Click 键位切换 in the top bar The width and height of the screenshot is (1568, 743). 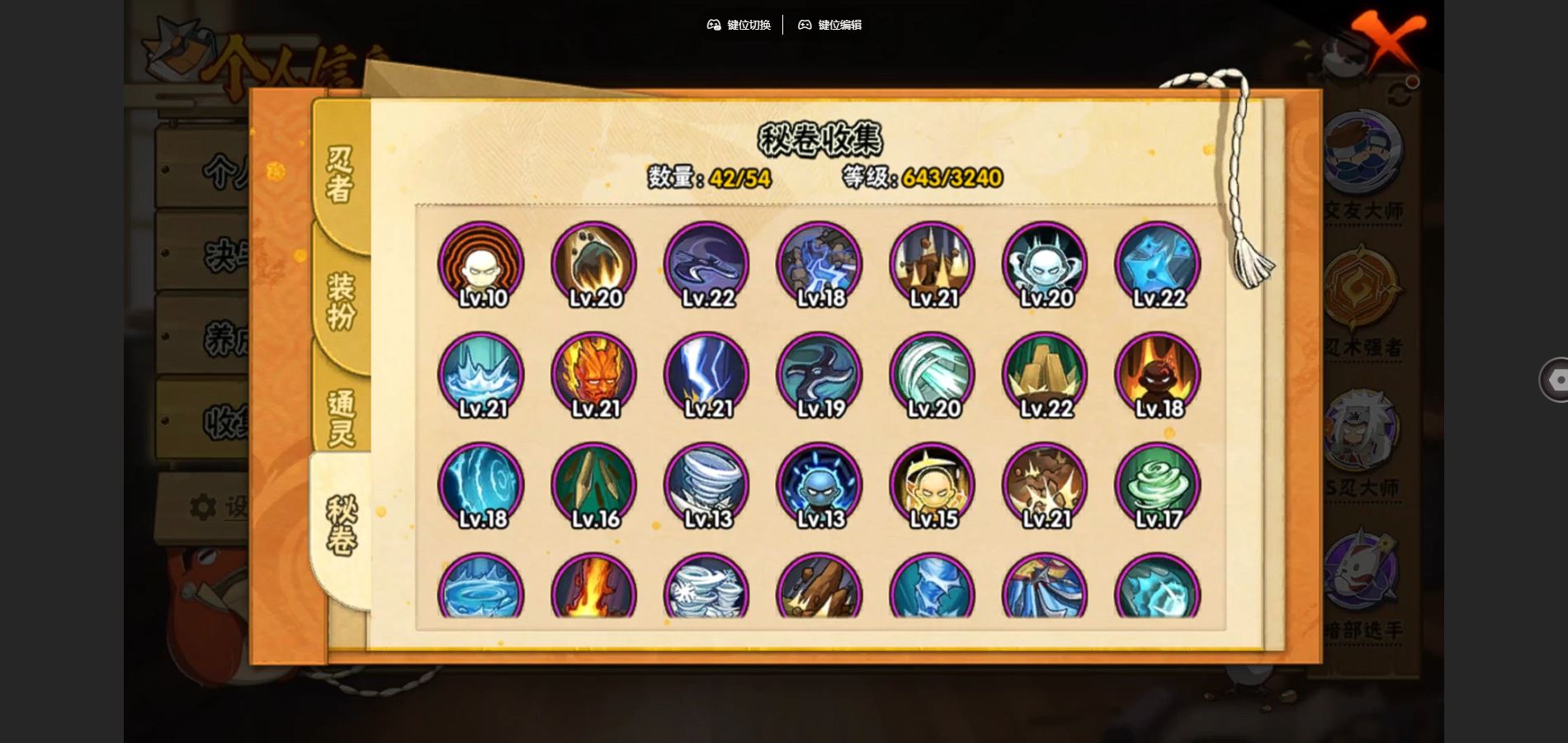click(739, 25)
